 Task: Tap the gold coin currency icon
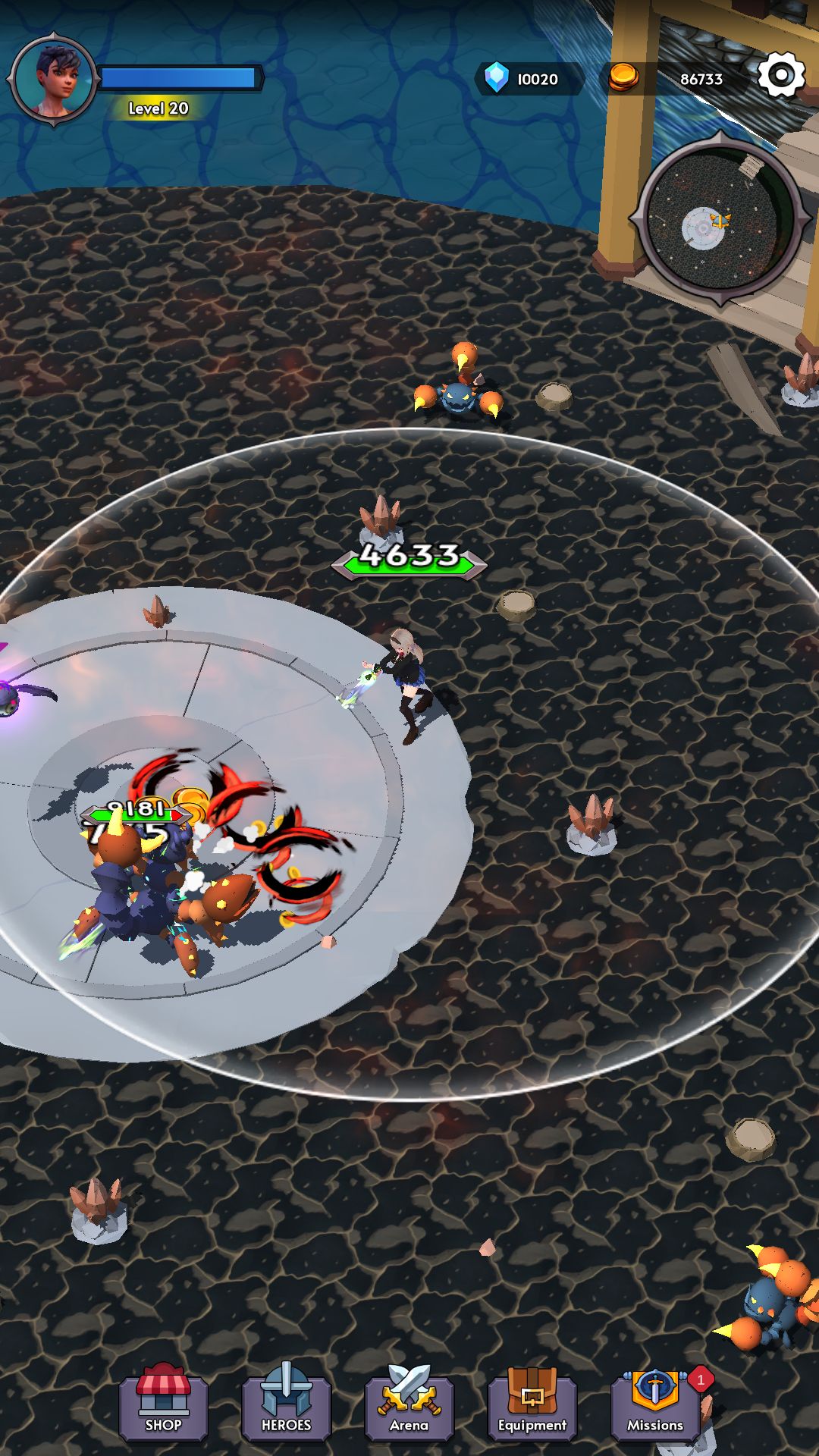coord(623,77)
